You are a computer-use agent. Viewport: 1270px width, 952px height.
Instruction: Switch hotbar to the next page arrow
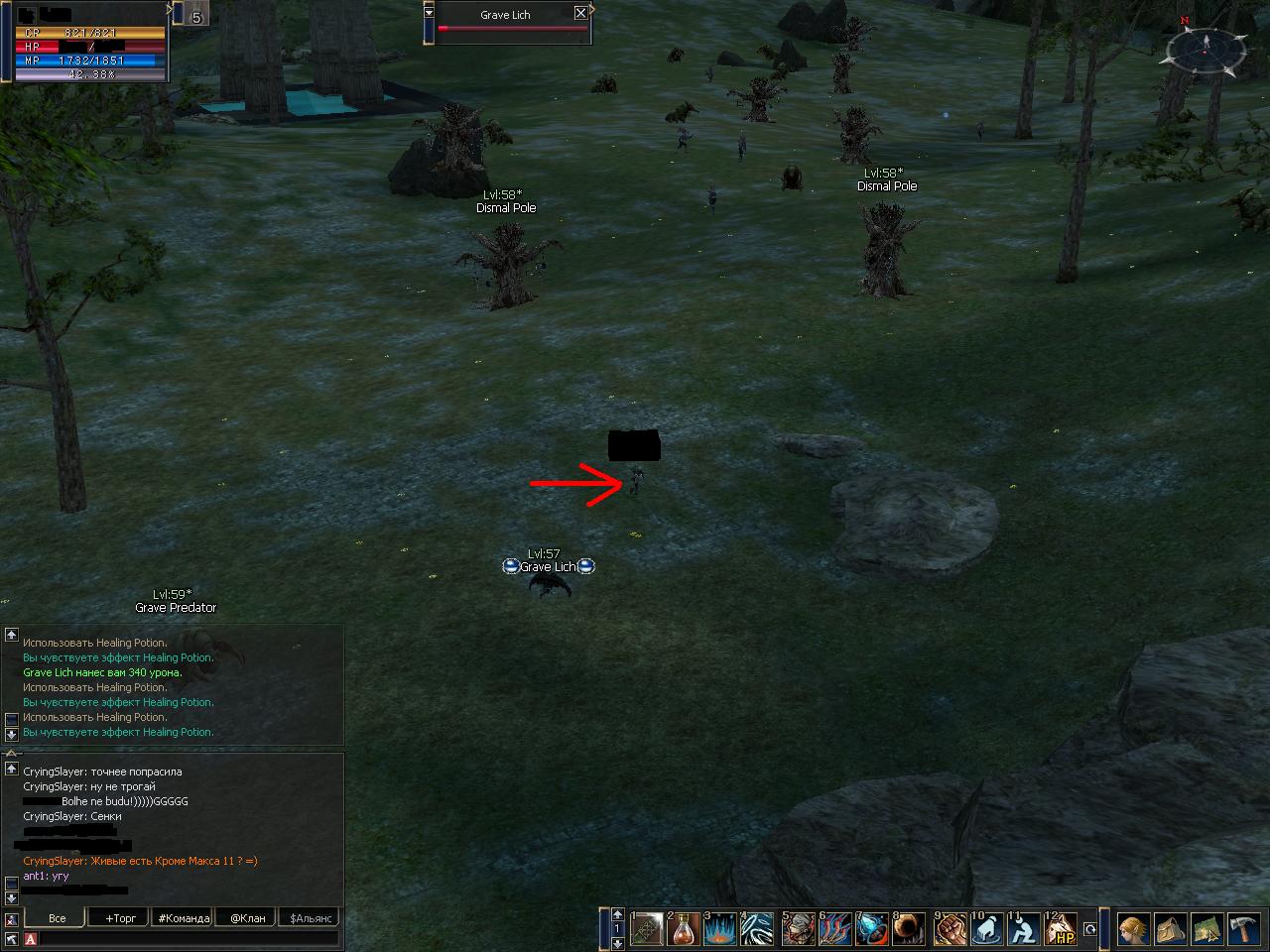618,943
